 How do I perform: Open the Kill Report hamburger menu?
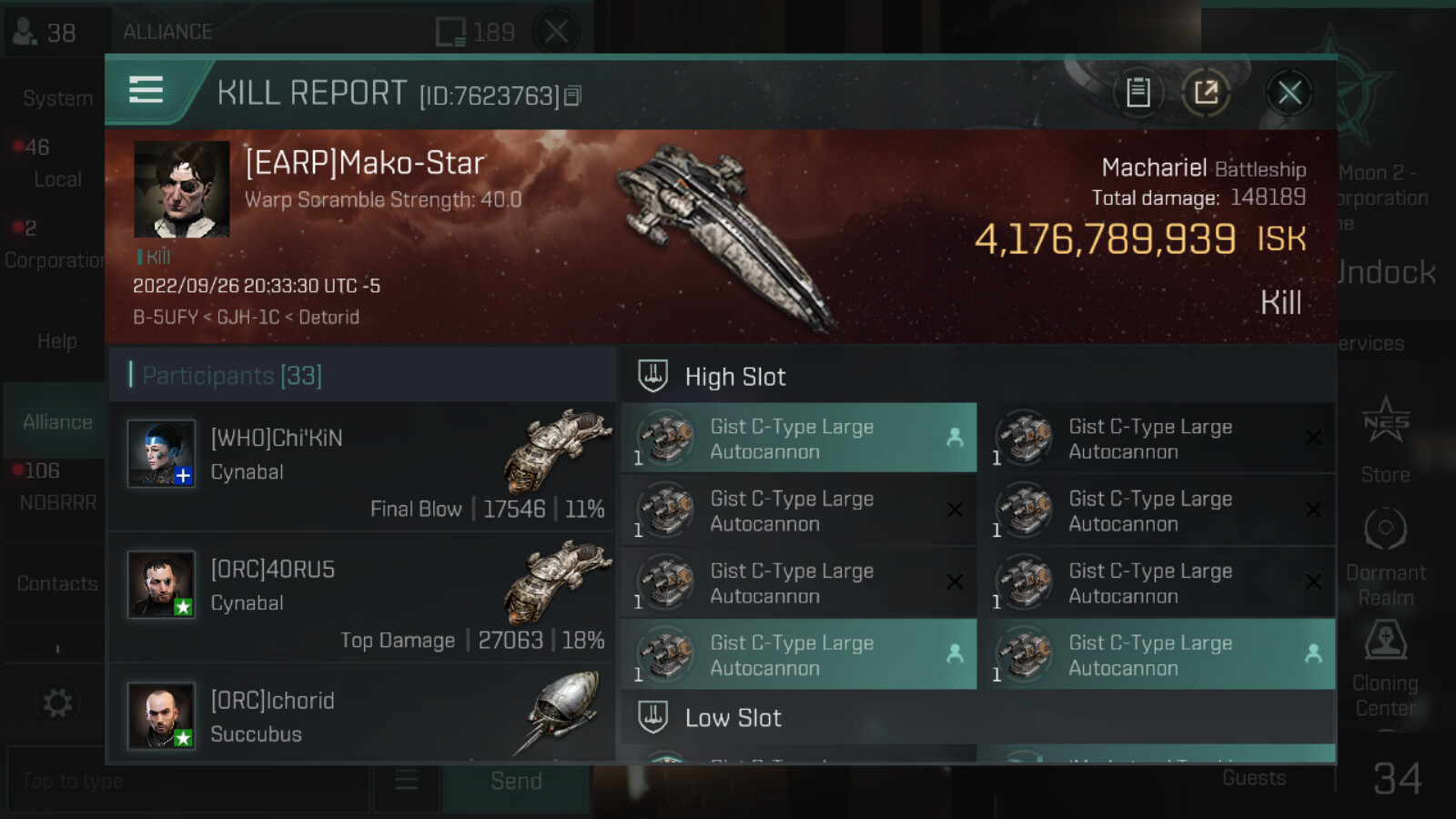tap(147, 91)
